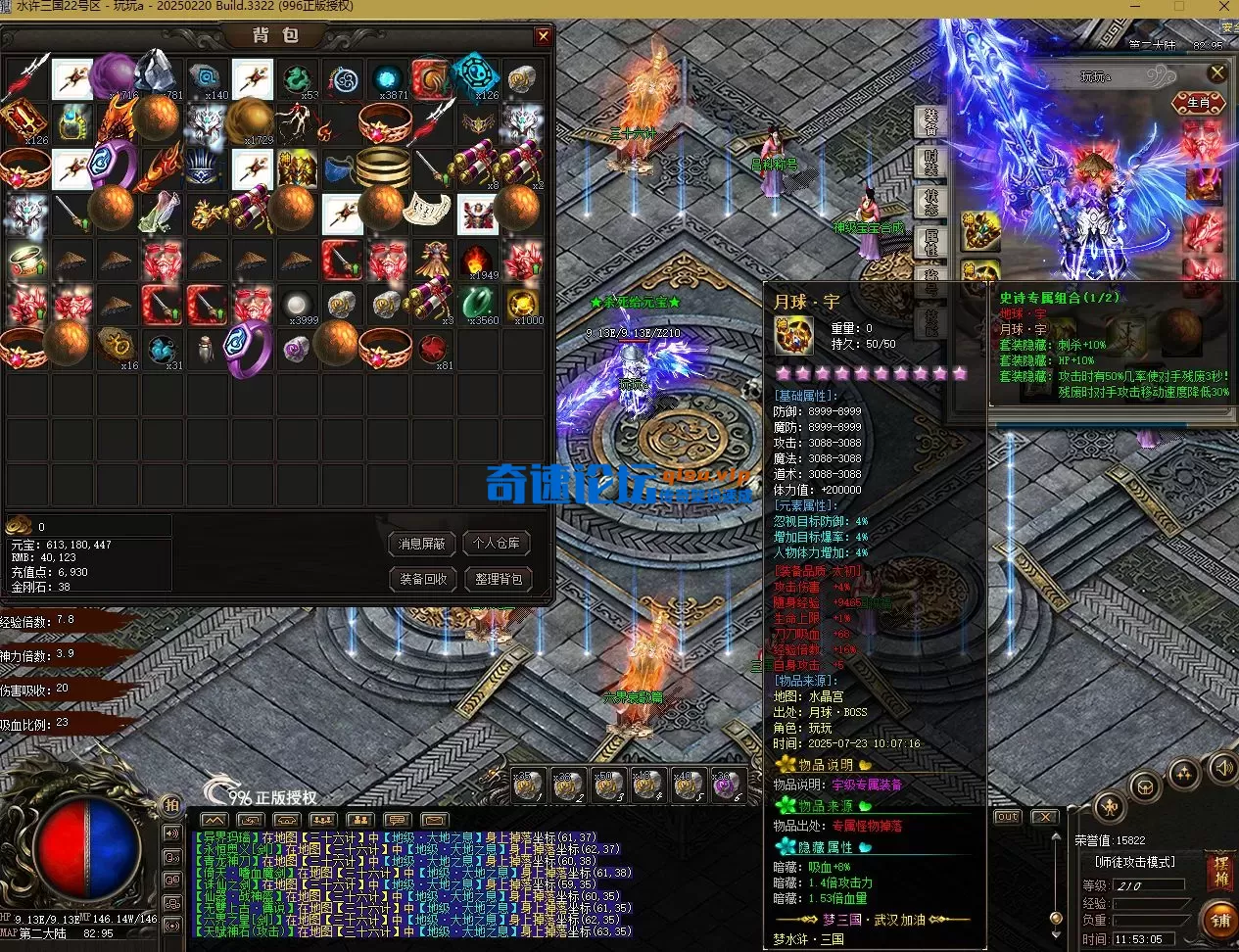Sort the bag with 整理背包
The height and width of the screenshot is (952, 1239).
(497, 579)
